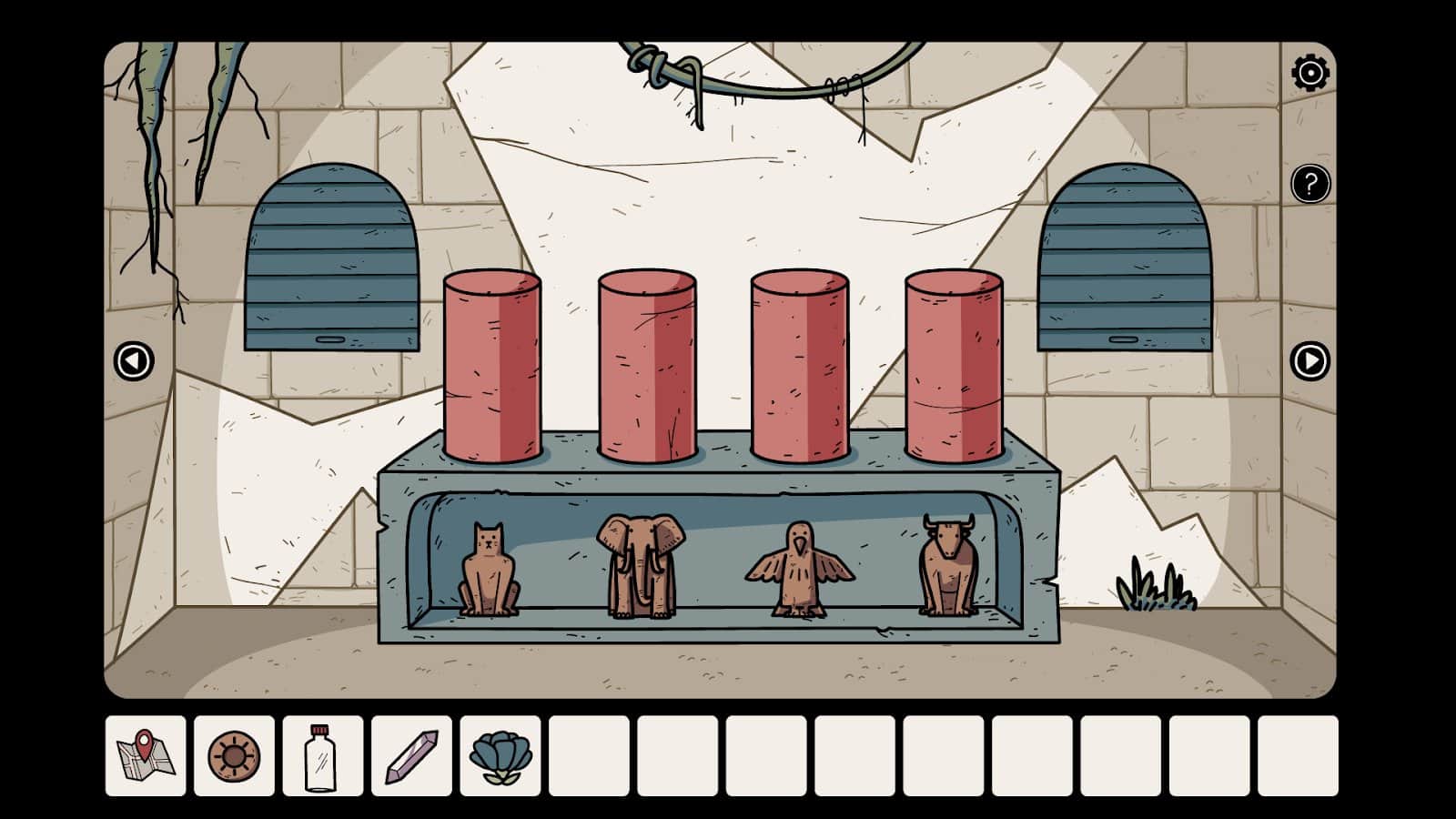
Task: Open the settings gear menu
Action: (1310, 73)
